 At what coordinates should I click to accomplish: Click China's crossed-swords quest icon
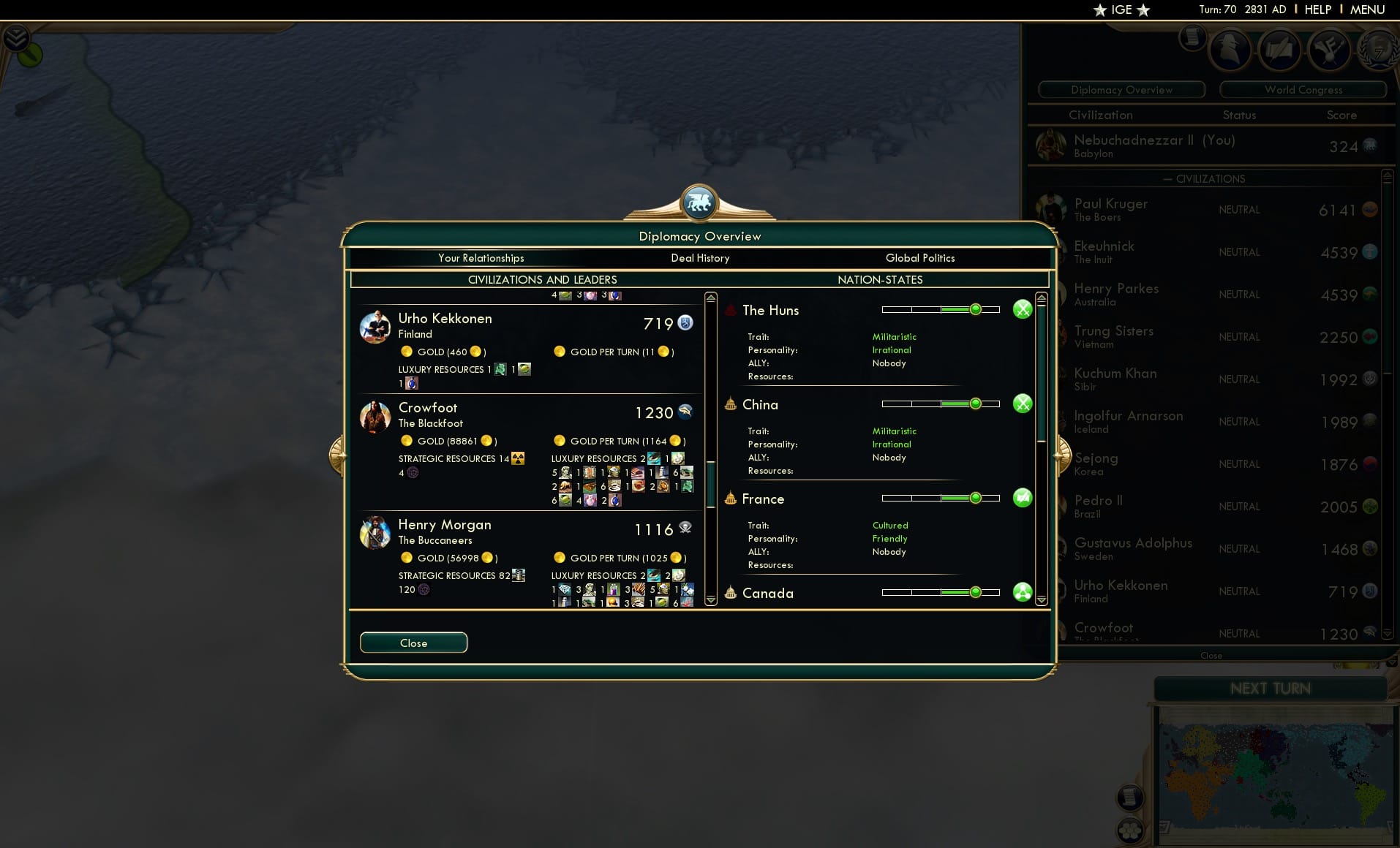1023,403
